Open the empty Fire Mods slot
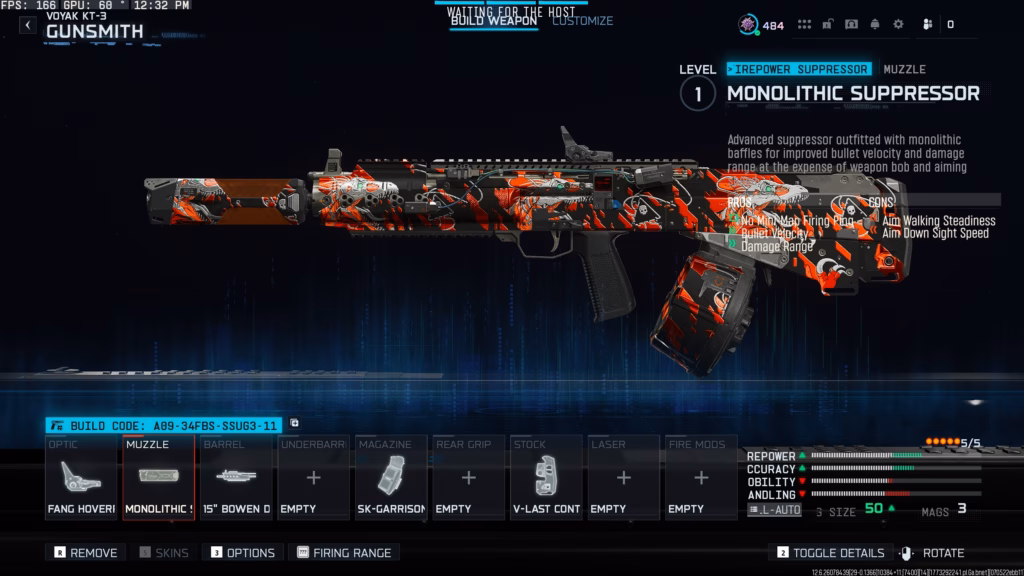1024x576 pixels. coord(700,478)
